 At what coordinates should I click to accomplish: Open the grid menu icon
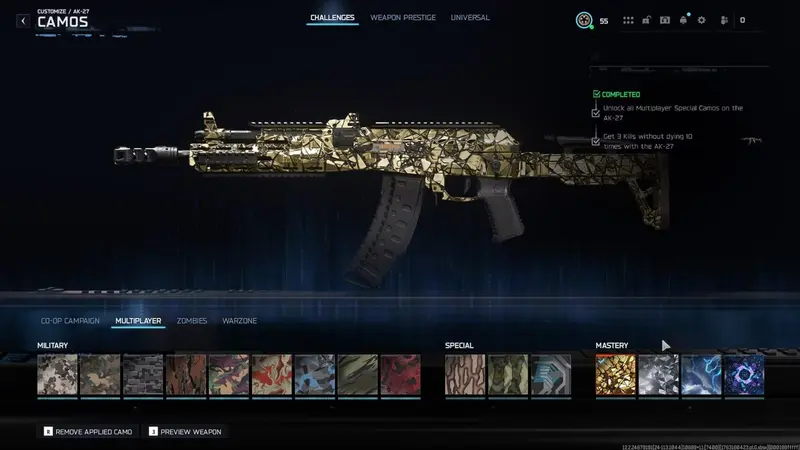coord(628,20)
